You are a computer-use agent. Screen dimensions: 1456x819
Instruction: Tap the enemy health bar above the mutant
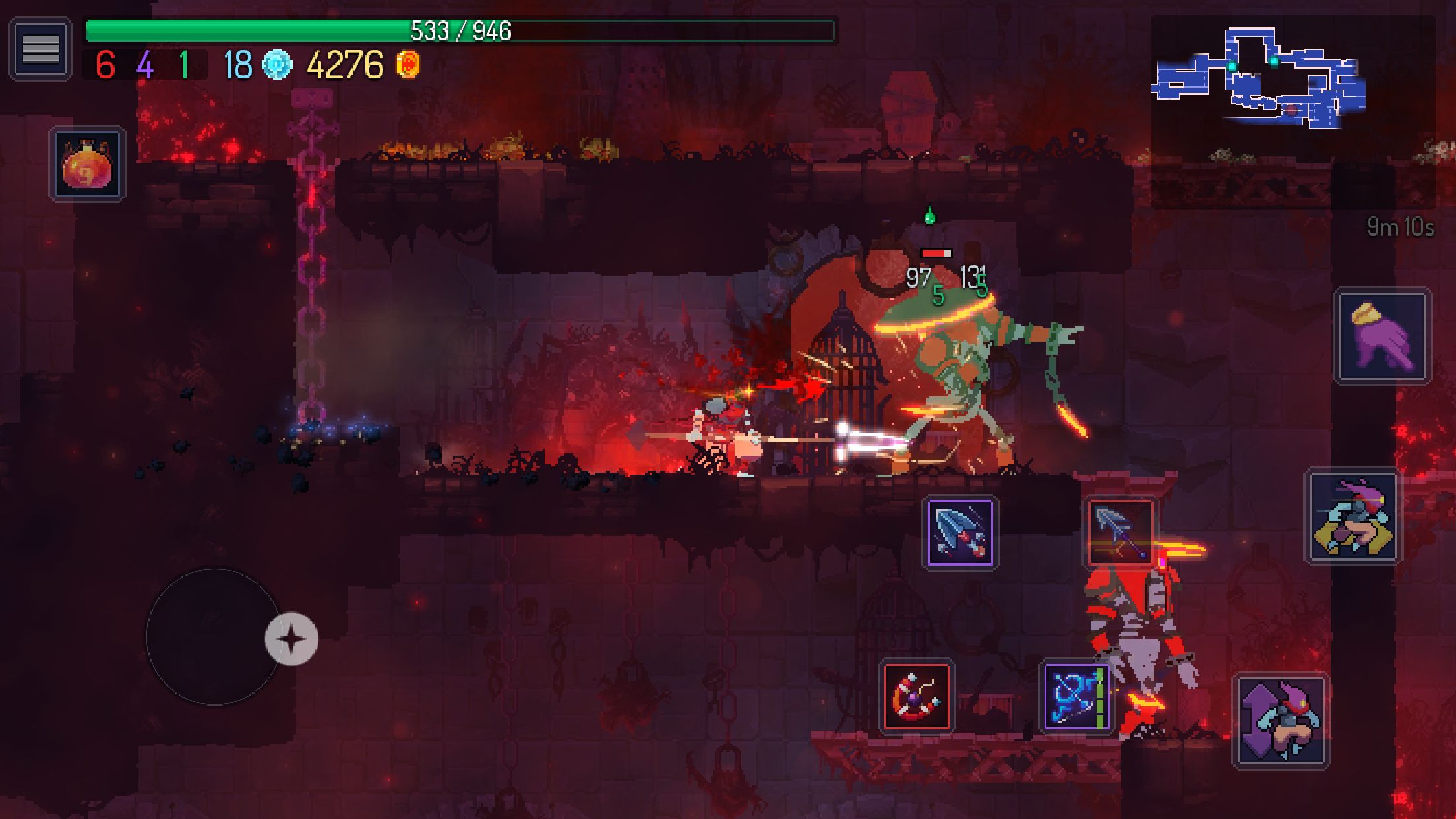(936, 252)
